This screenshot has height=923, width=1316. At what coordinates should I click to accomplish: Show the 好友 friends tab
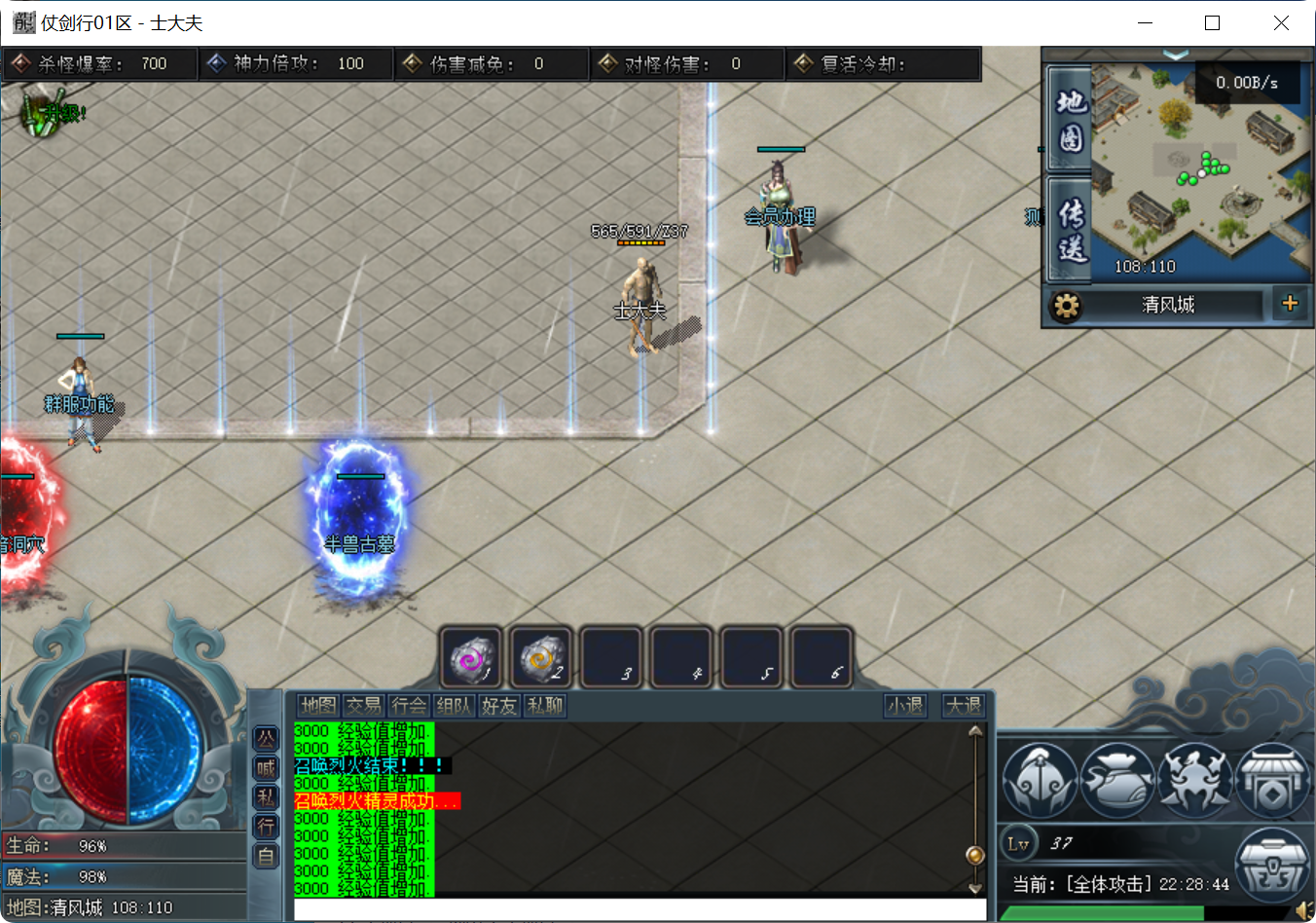coord(498,706)
